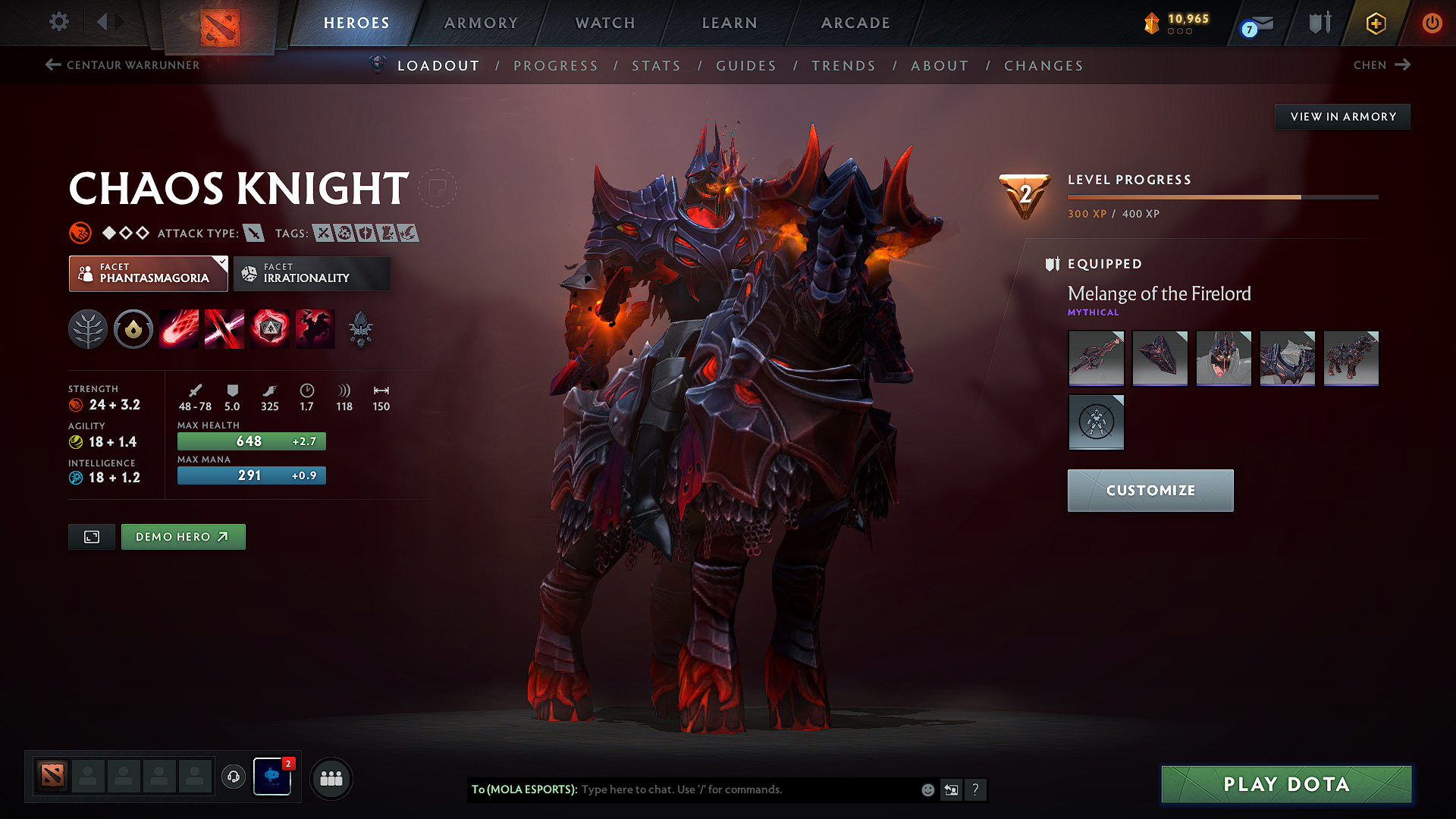Click the headset voice chat icon
Image resolution: width=1456 pixels, height=819 pixels.
click(233, 778)
